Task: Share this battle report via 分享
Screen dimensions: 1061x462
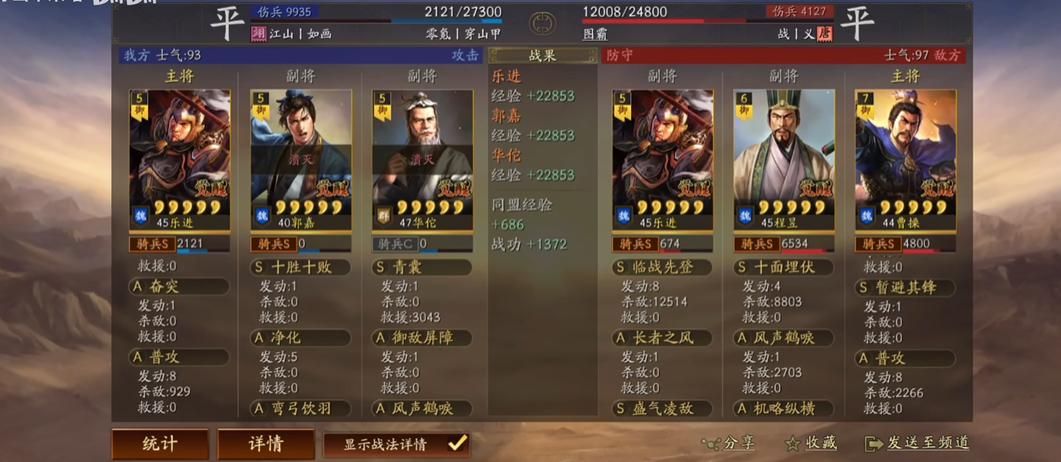Action: point(728,443)
